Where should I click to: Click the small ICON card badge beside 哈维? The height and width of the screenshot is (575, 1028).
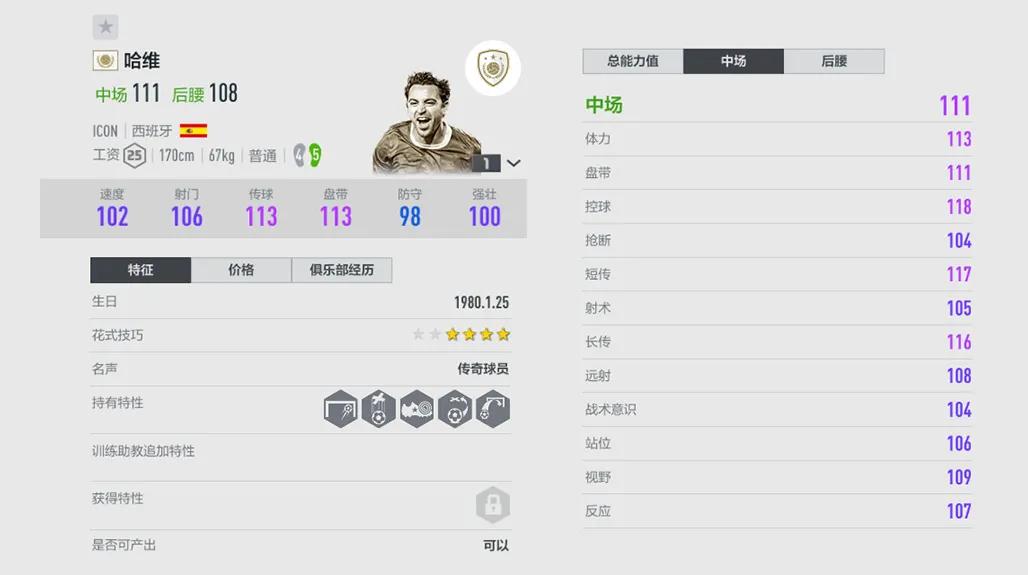click(x=105, y=61)
